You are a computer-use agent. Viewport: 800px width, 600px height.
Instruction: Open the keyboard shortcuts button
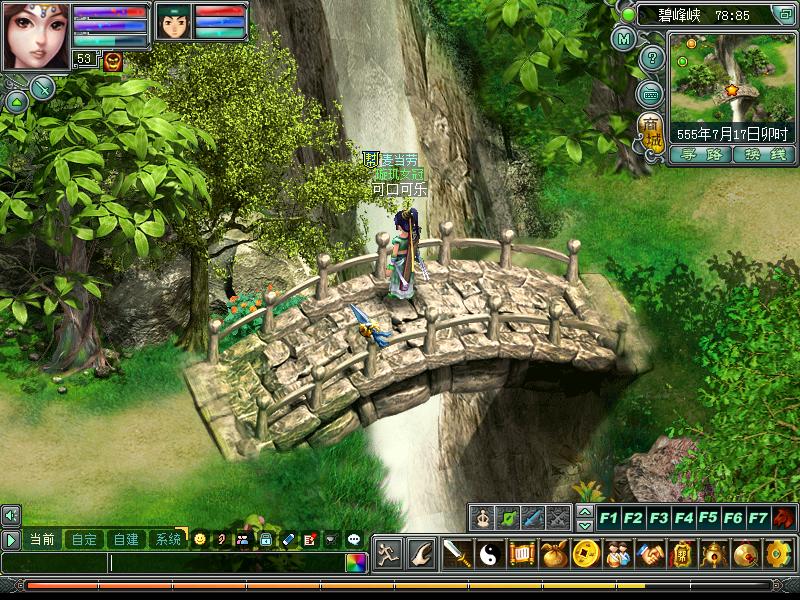click(x=651, y=93)
